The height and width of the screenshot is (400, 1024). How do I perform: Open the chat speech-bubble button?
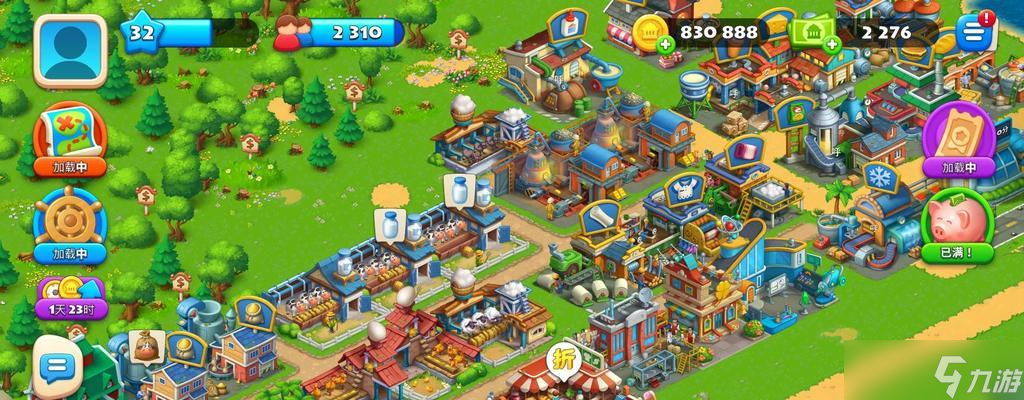(56, 360)
